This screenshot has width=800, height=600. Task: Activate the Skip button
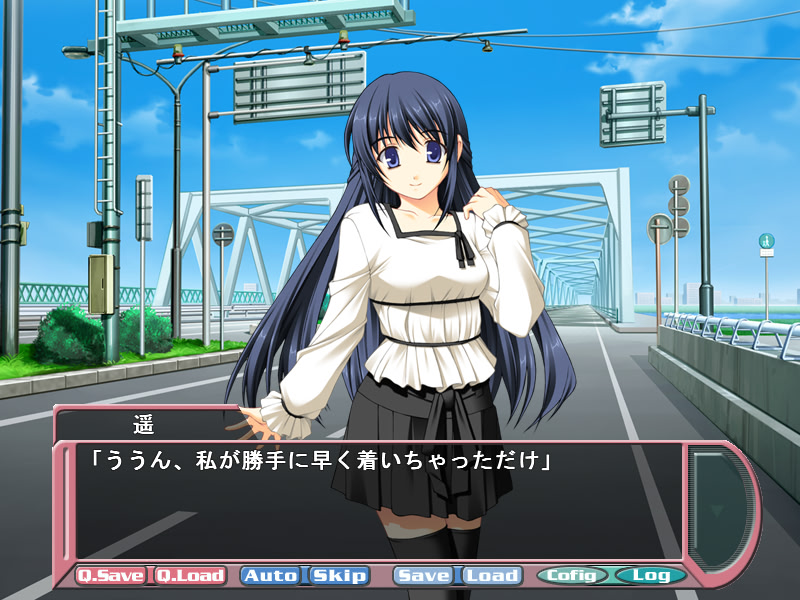tap(339, 575)
